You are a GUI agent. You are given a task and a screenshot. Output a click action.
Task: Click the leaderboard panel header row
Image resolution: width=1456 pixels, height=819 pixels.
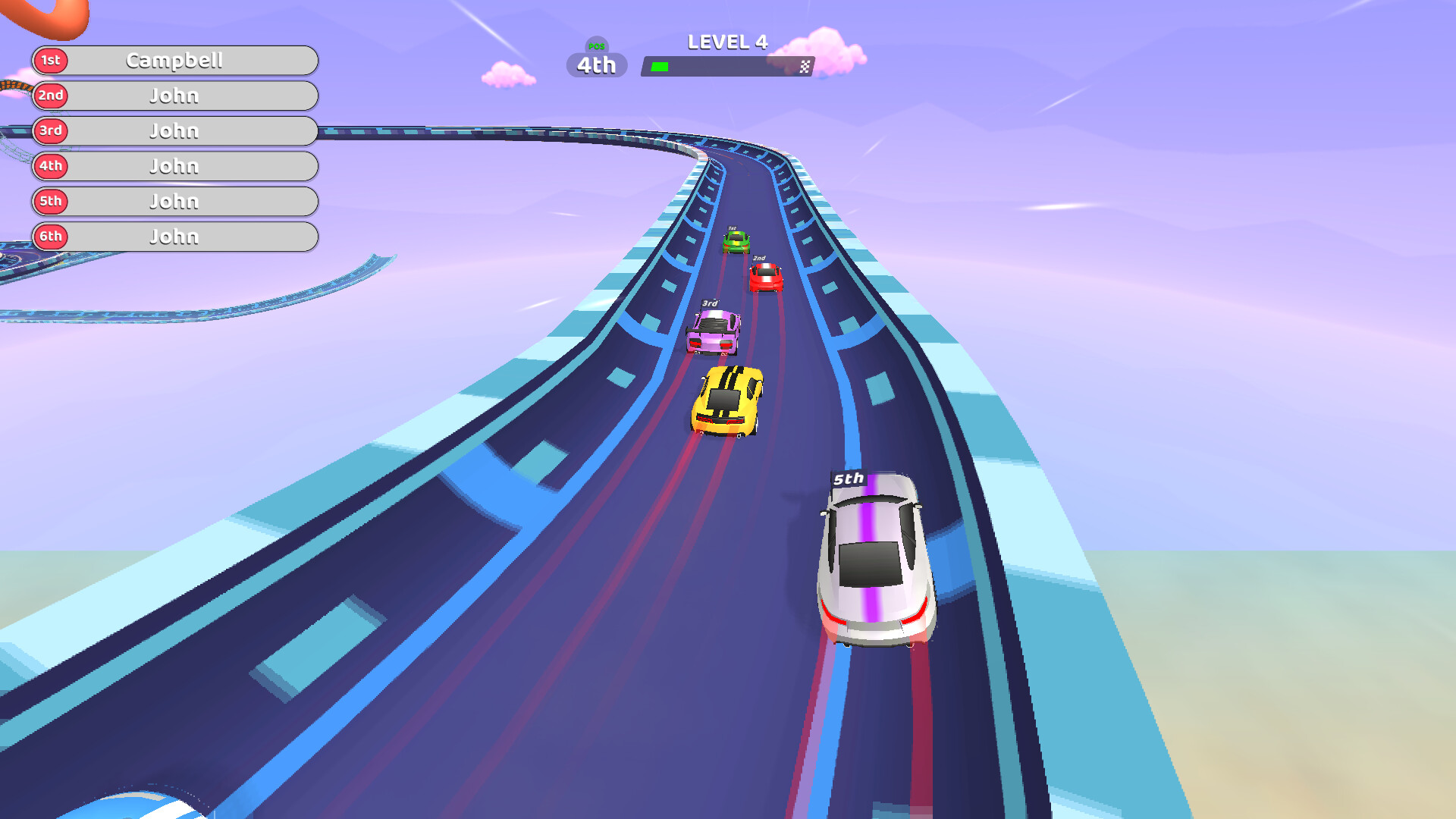pyautogui.click(x=174, y=61)
